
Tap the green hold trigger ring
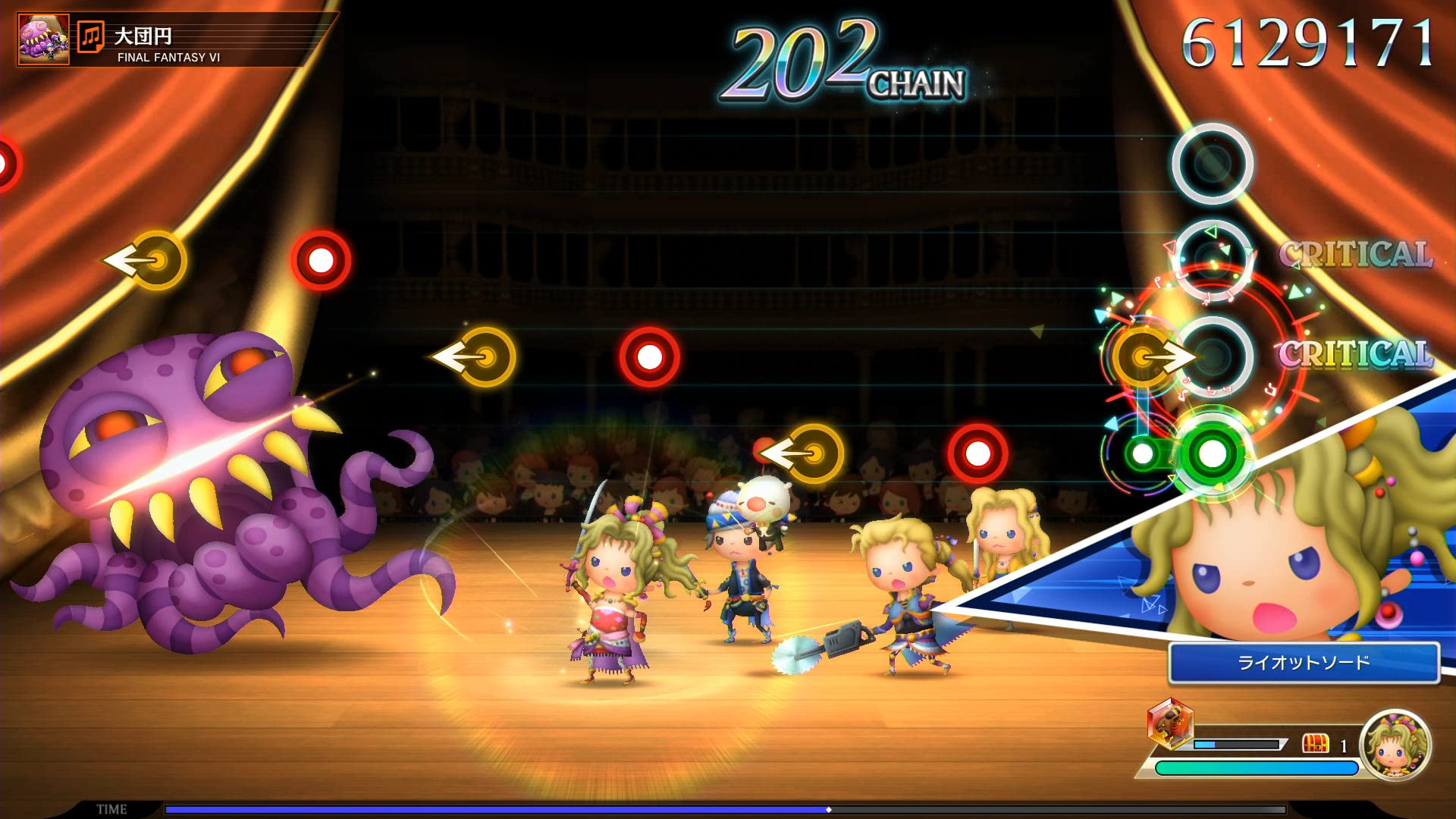1211,453
